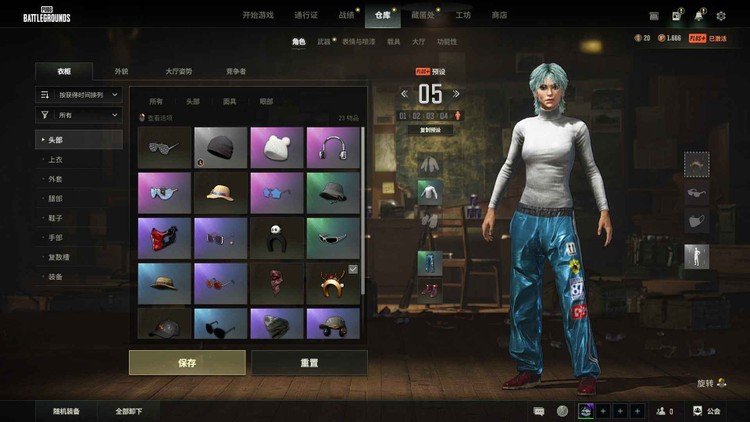The width and height of the screenshot is (750, 422).
Task: Go to the 商店 shop menu
Action: (x=499, y=16)
